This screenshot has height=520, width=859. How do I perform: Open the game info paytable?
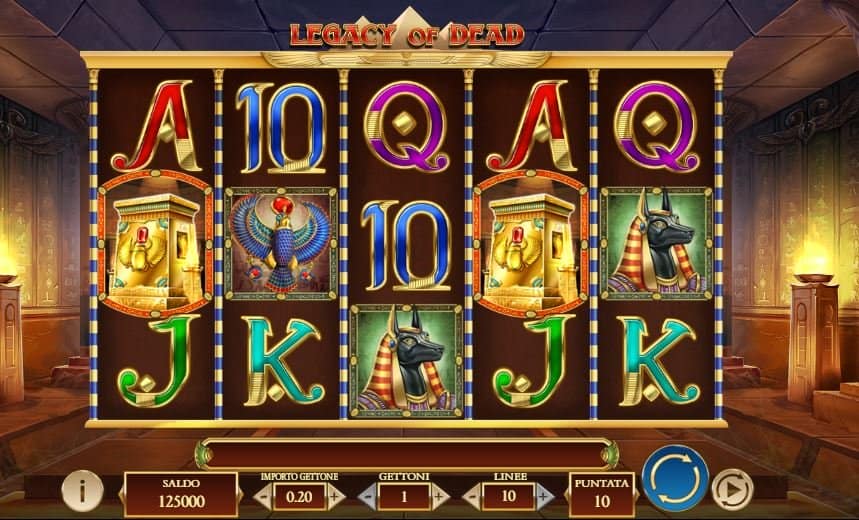(82, 490)
